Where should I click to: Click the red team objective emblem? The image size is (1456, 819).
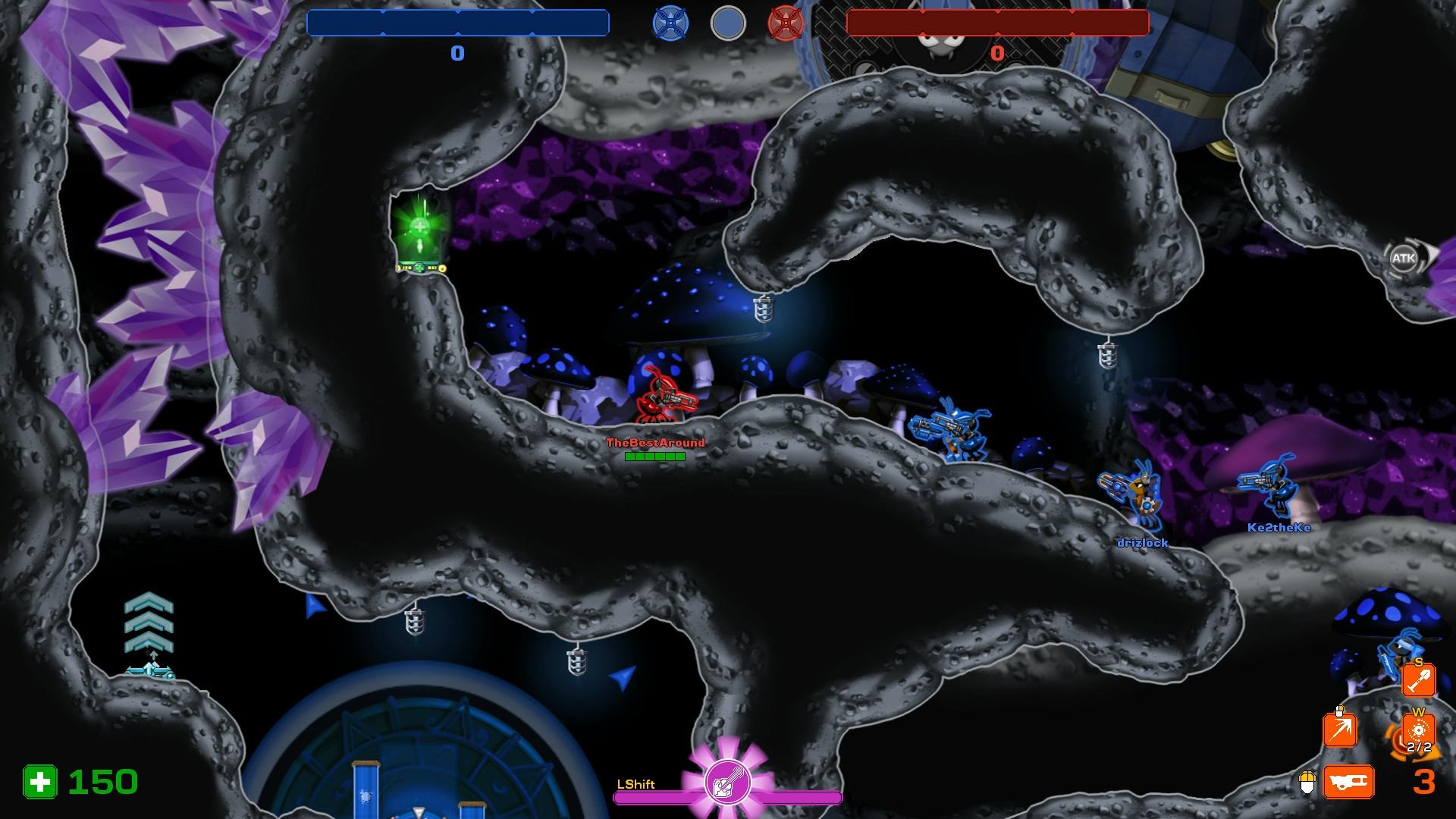coord(785,23)
